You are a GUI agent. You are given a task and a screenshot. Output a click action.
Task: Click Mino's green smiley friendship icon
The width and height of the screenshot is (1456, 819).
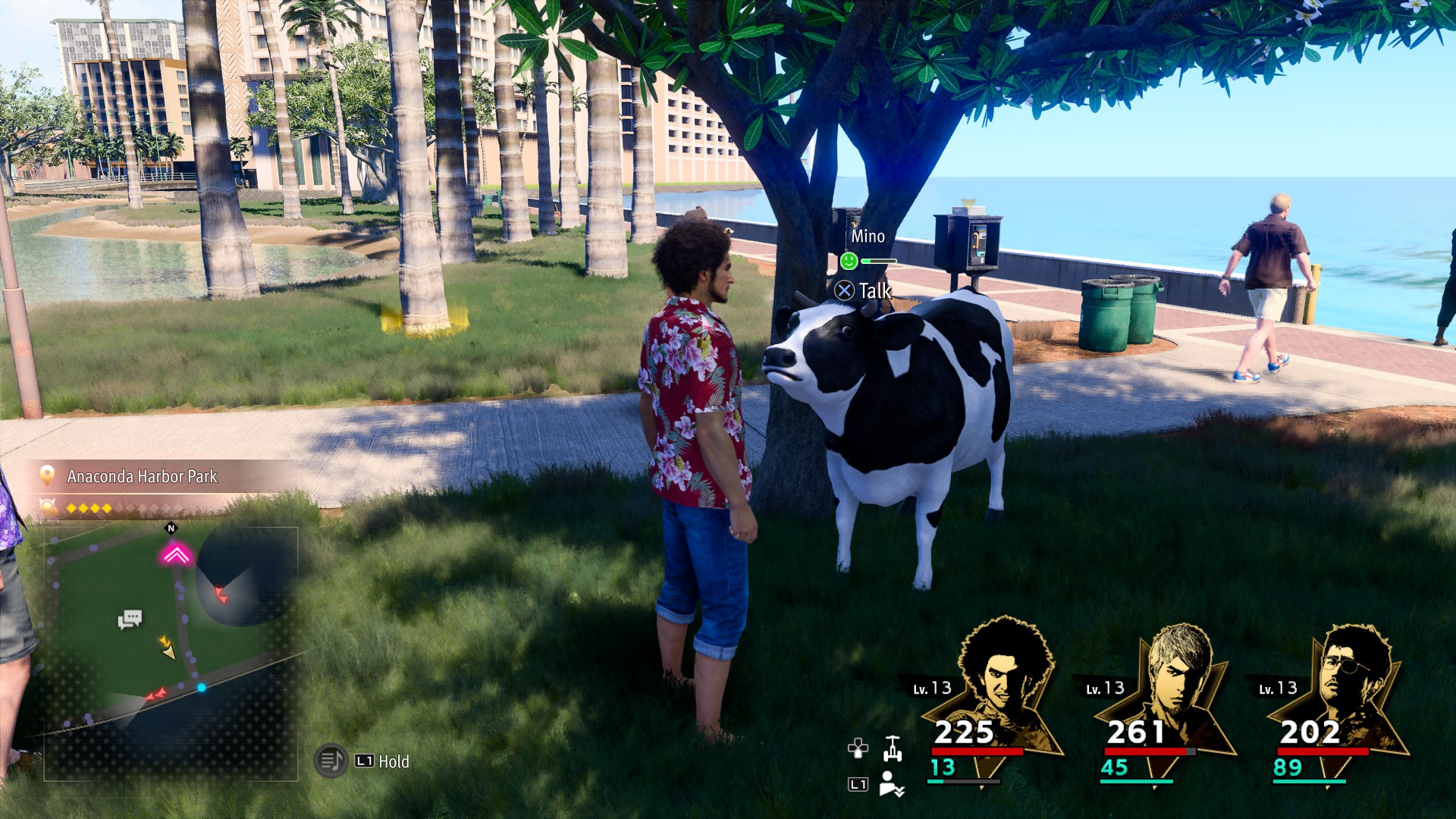(849, 262)
